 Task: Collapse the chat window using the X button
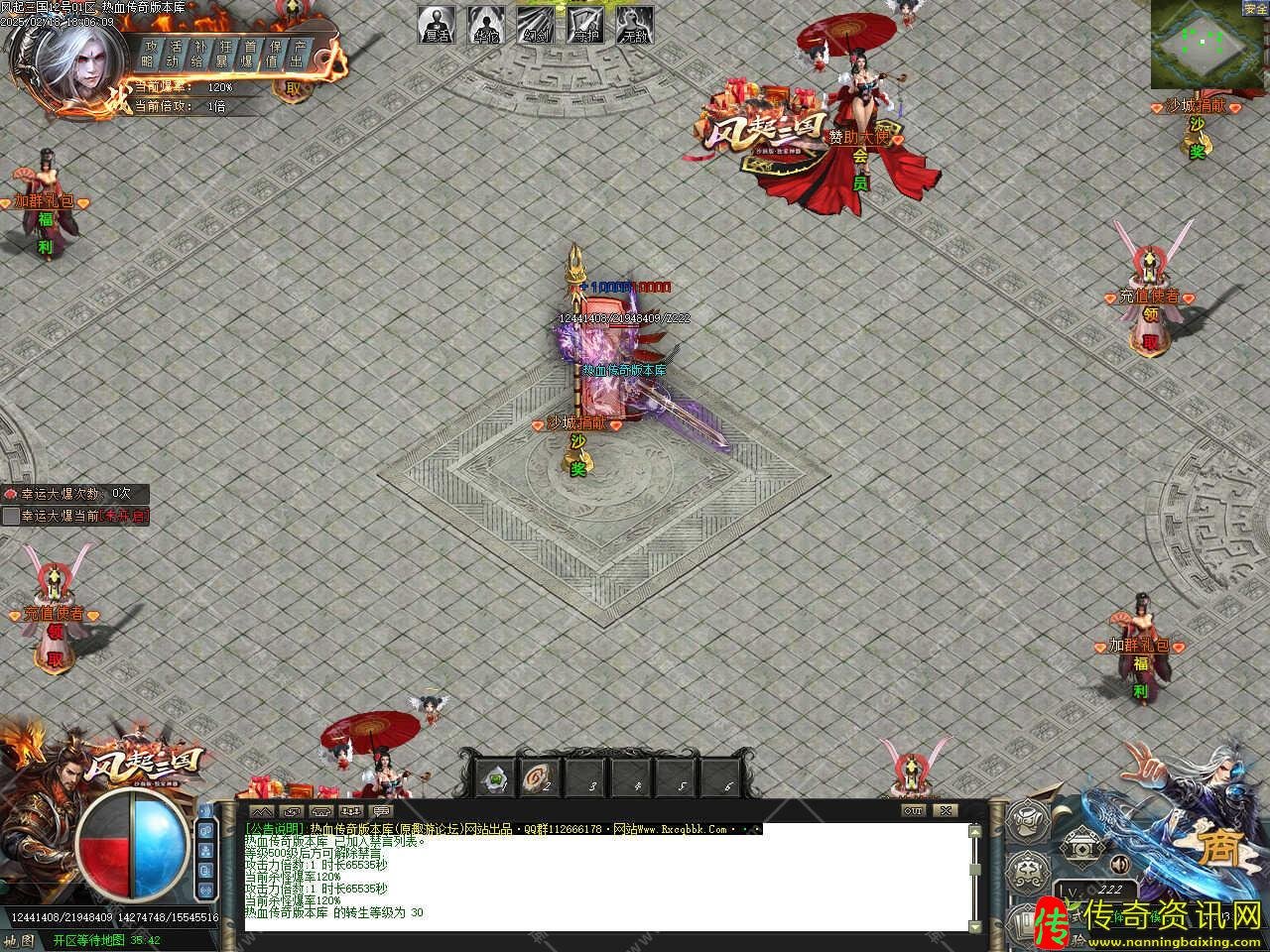pyautogui.click(x=945, y=809)
